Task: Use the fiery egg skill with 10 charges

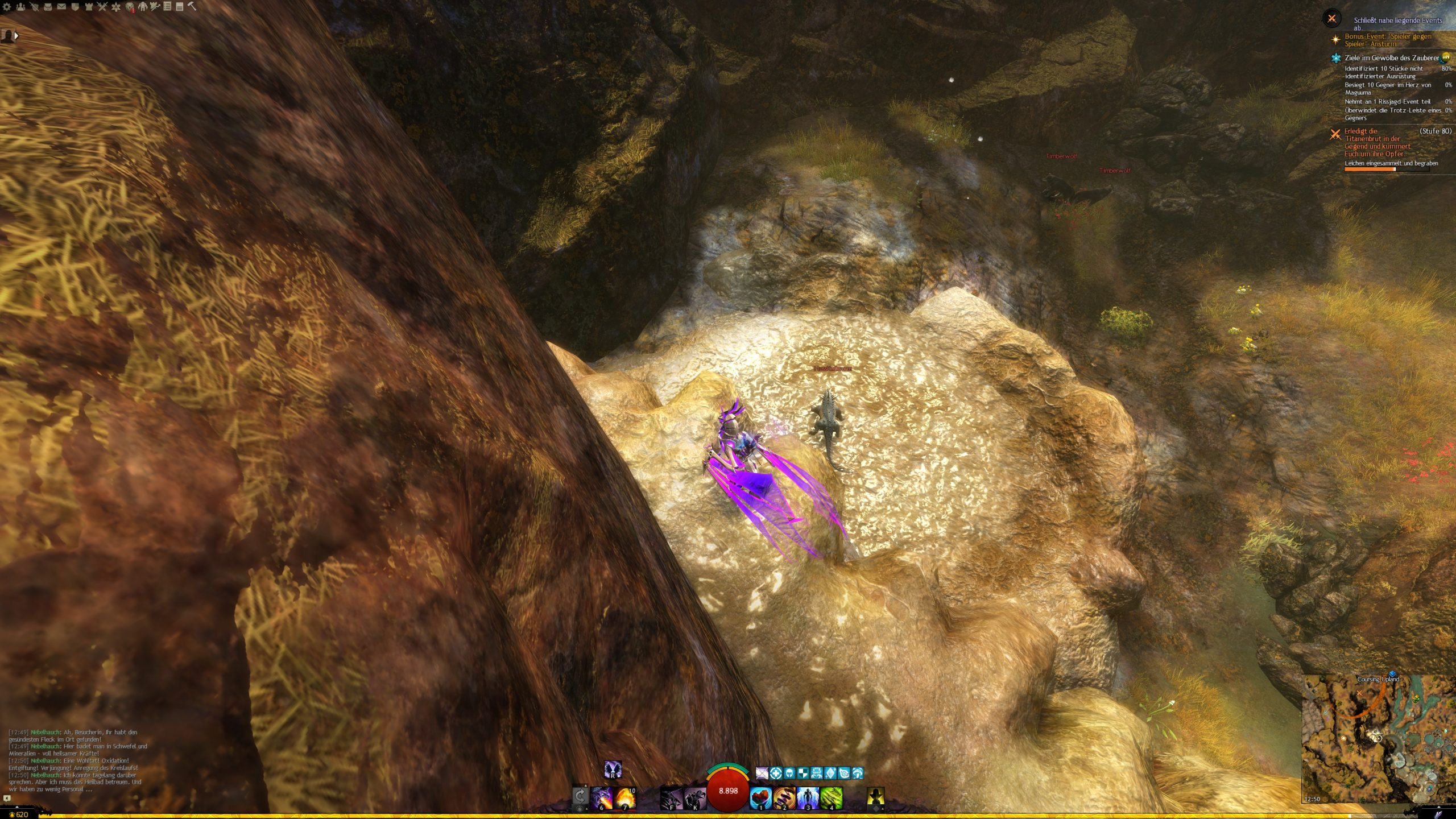Action: point(625,797)
